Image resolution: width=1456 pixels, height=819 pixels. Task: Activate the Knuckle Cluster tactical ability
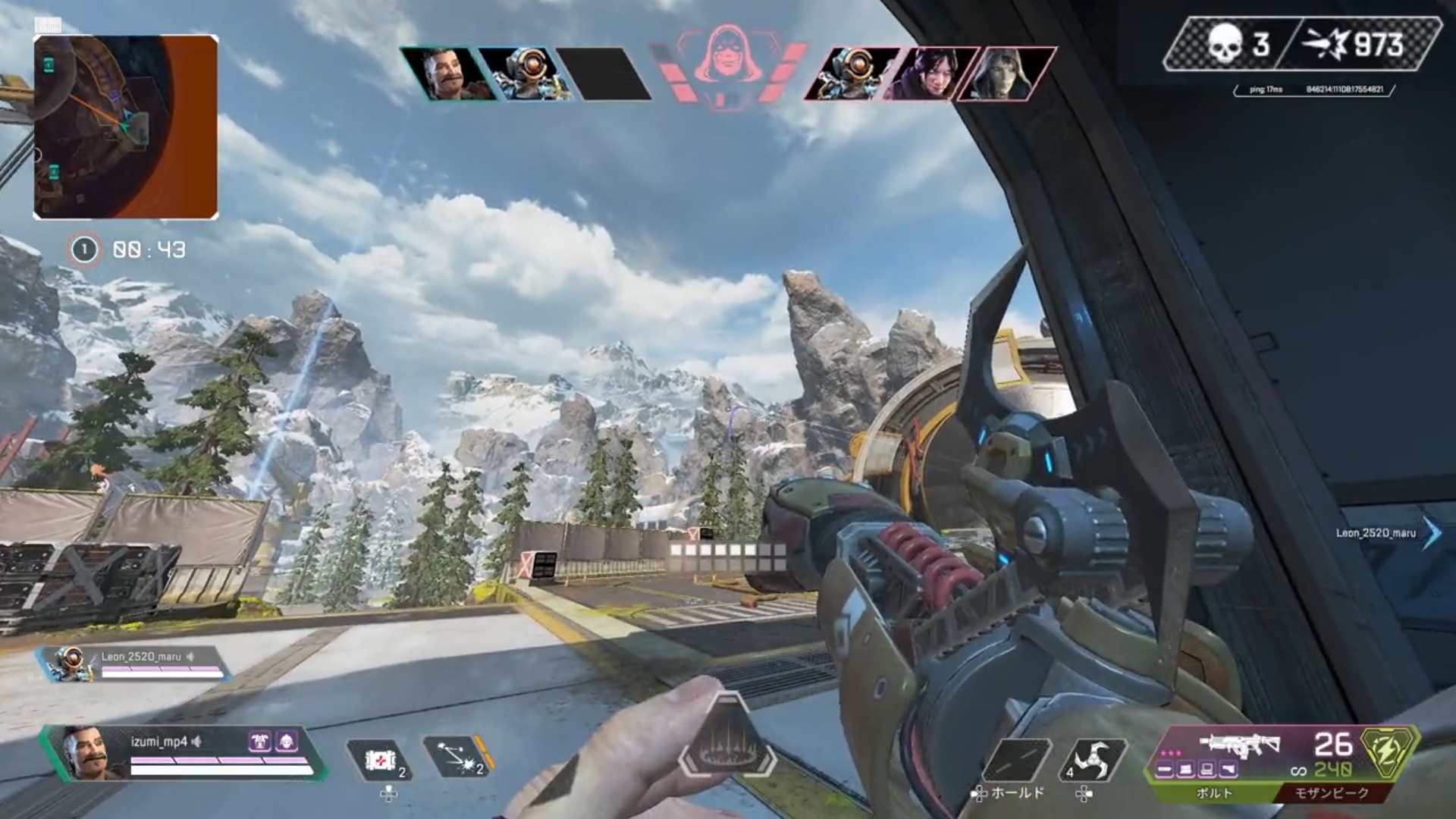click(457, 757)
